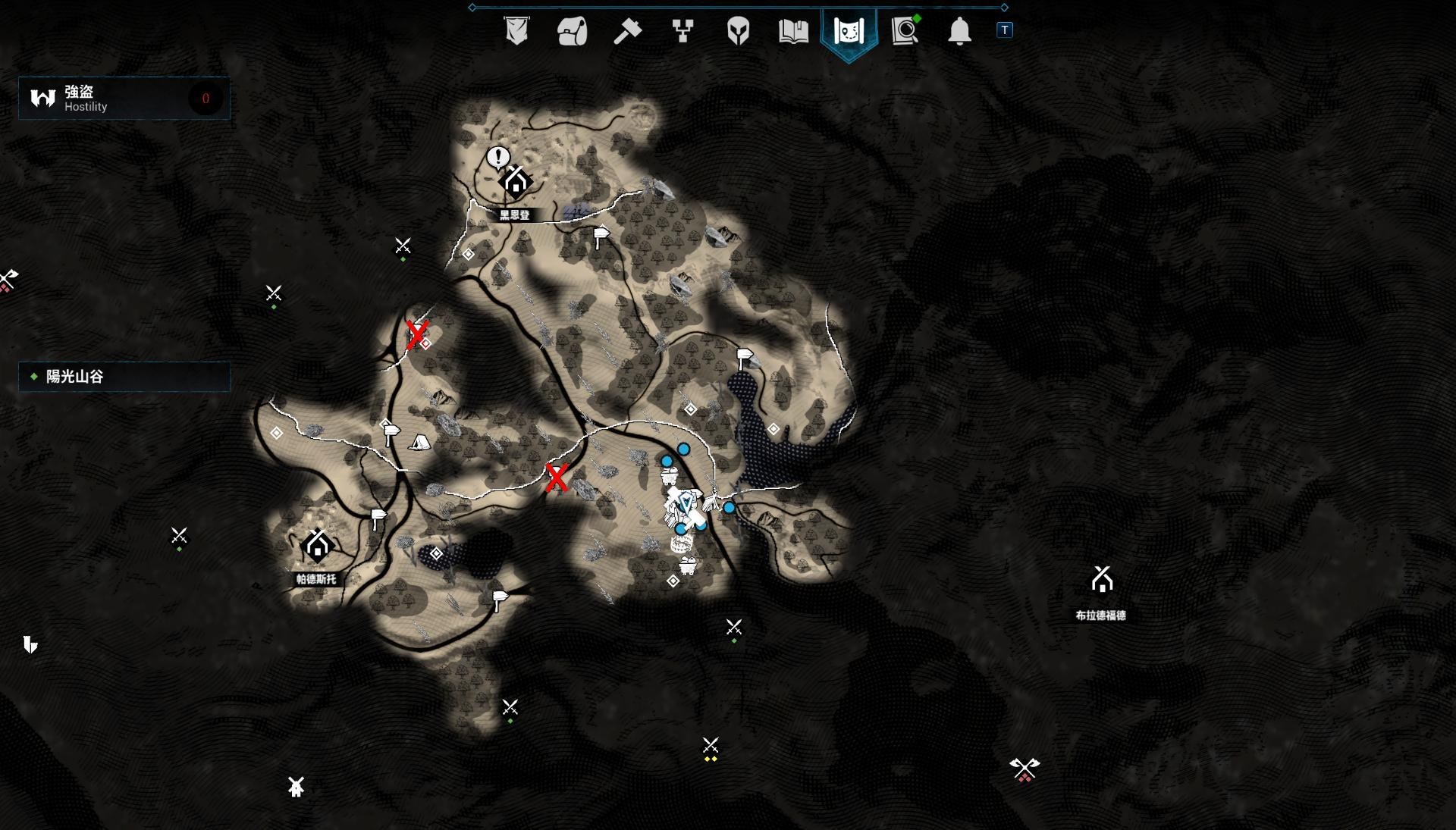Select the crossed swords marker with yellow dots
This screenshot has height=830, width=1456.
[x=711, y=747]
